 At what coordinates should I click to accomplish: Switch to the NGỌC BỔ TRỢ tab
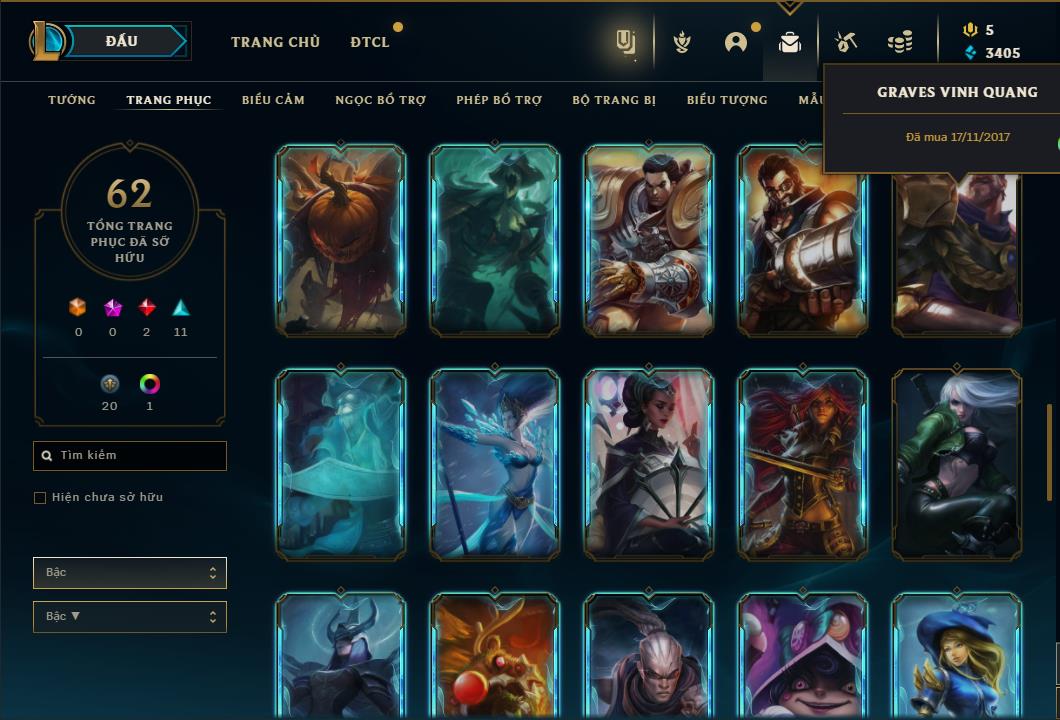(x=380, y=100)
